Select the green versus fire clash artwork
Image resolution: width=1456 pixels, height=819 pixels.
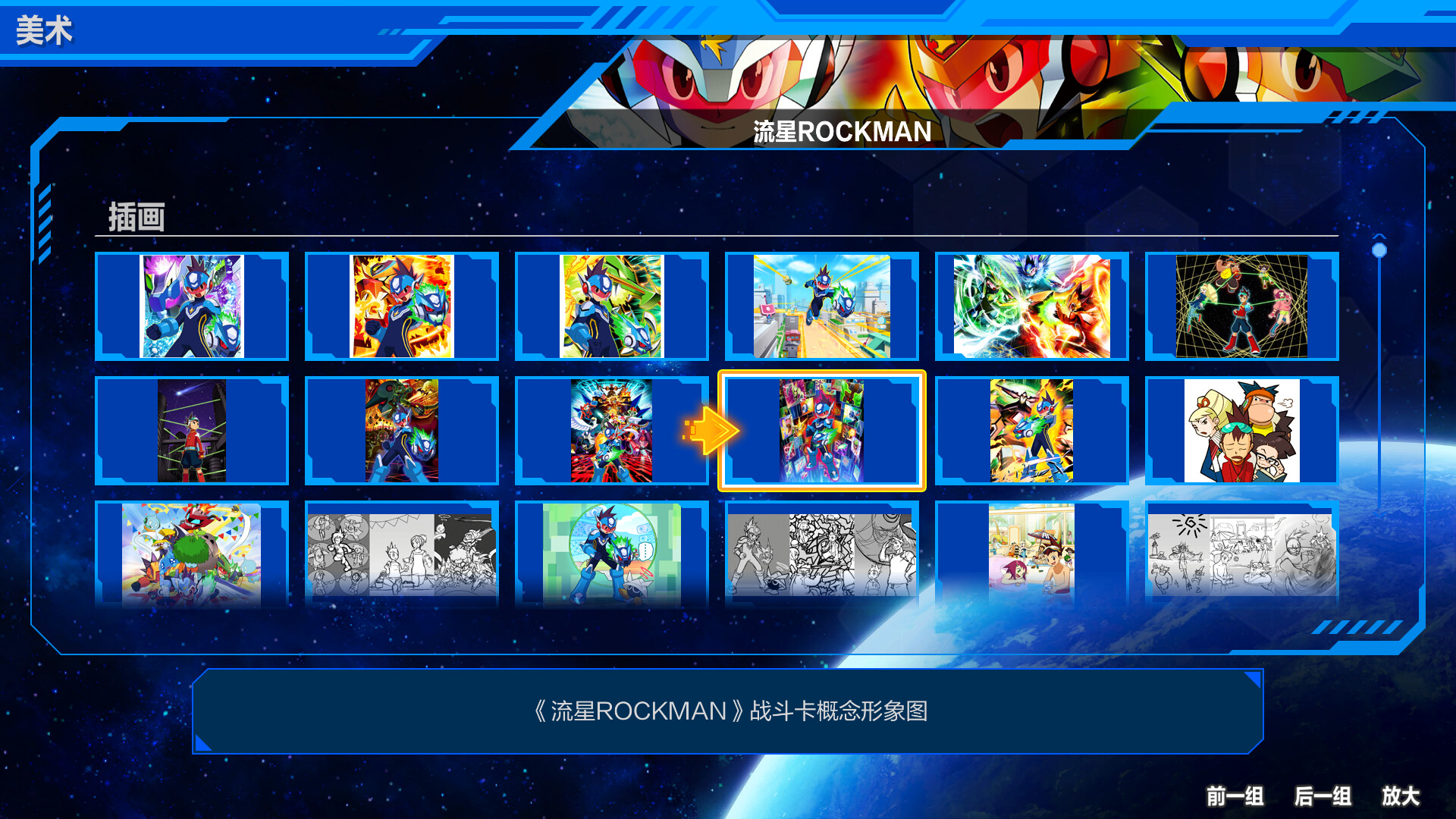pos(1031,306)
